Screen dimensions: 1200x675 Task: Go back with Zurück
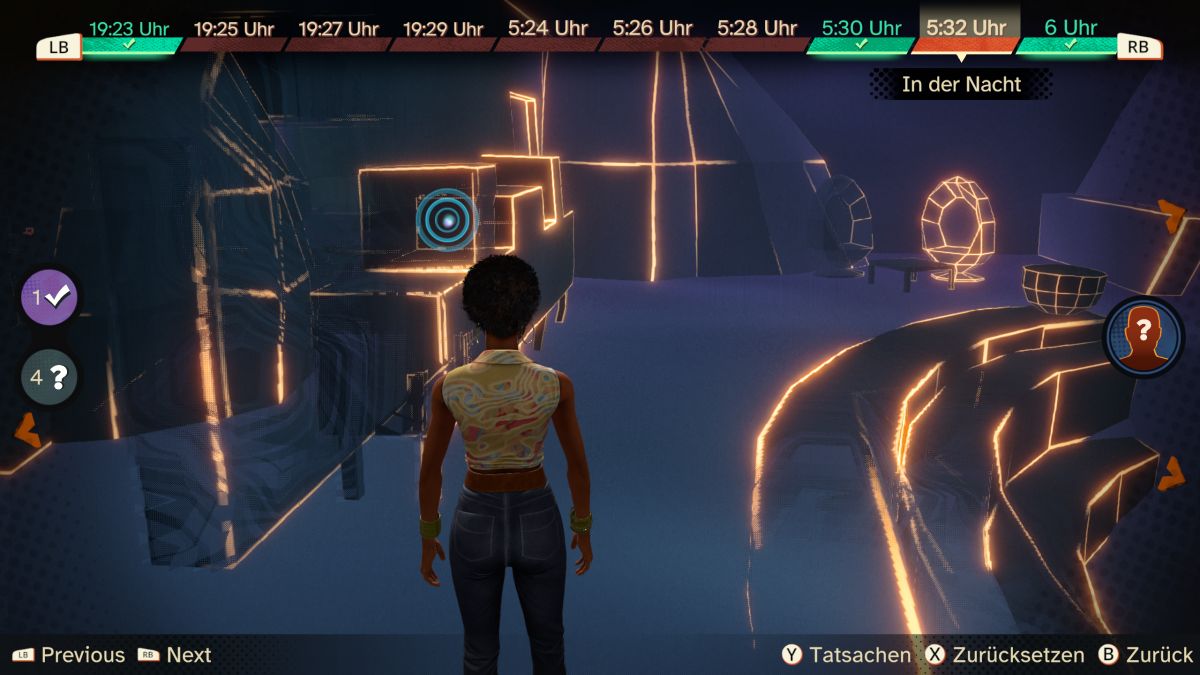point(1146,655)
